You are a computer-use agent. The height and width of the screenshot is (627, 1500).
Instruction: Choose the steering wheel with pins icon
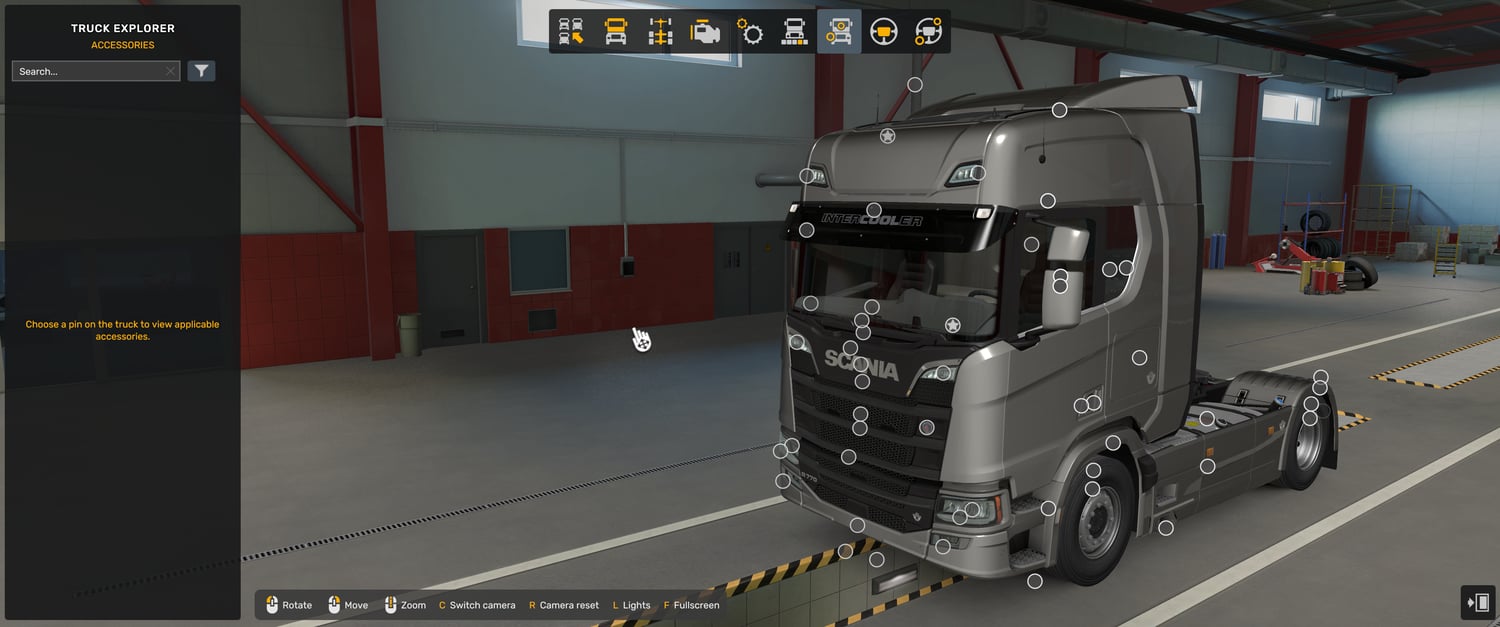pos(928,32)
